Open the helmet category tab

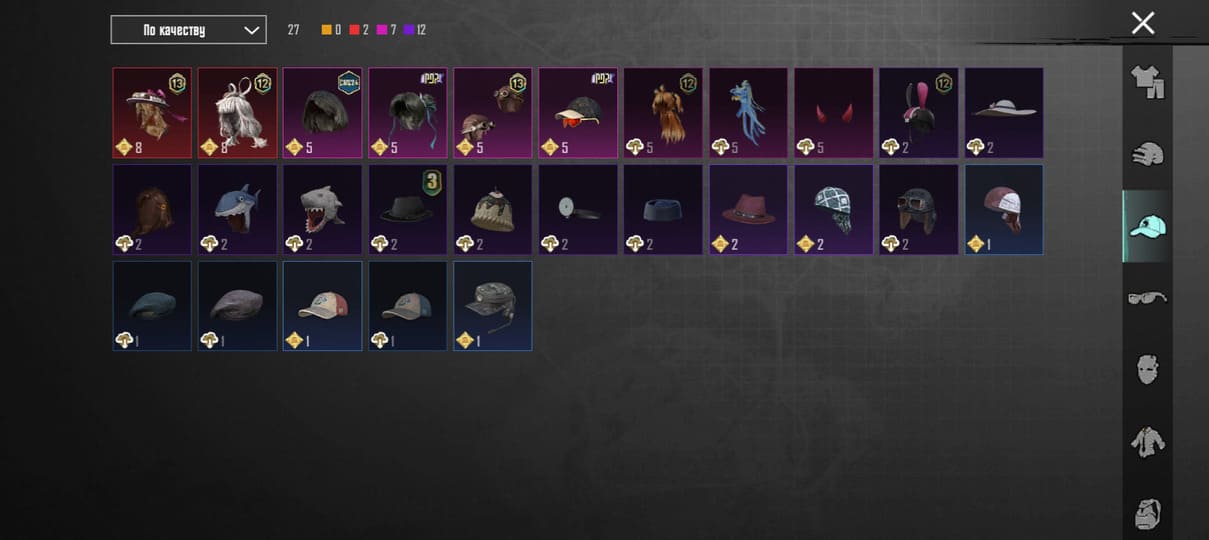click(x=1146, y=154)
